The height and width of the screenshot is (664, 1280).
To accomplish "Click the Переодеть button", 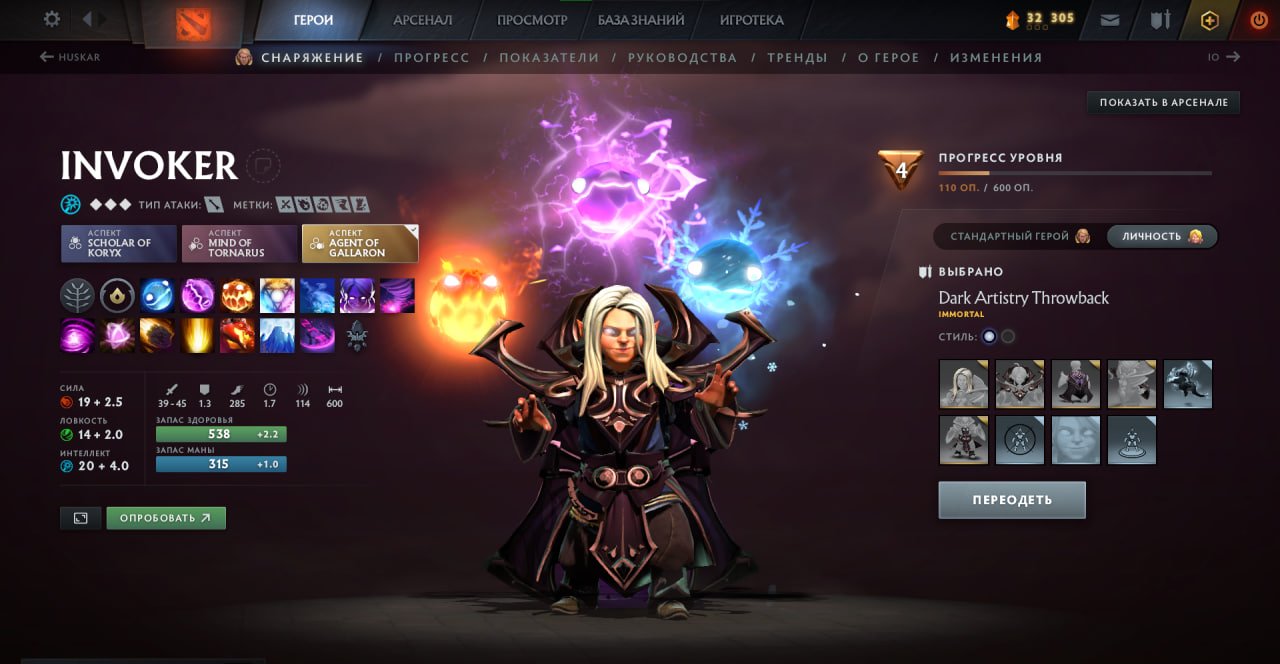I will coord(1011,500).
